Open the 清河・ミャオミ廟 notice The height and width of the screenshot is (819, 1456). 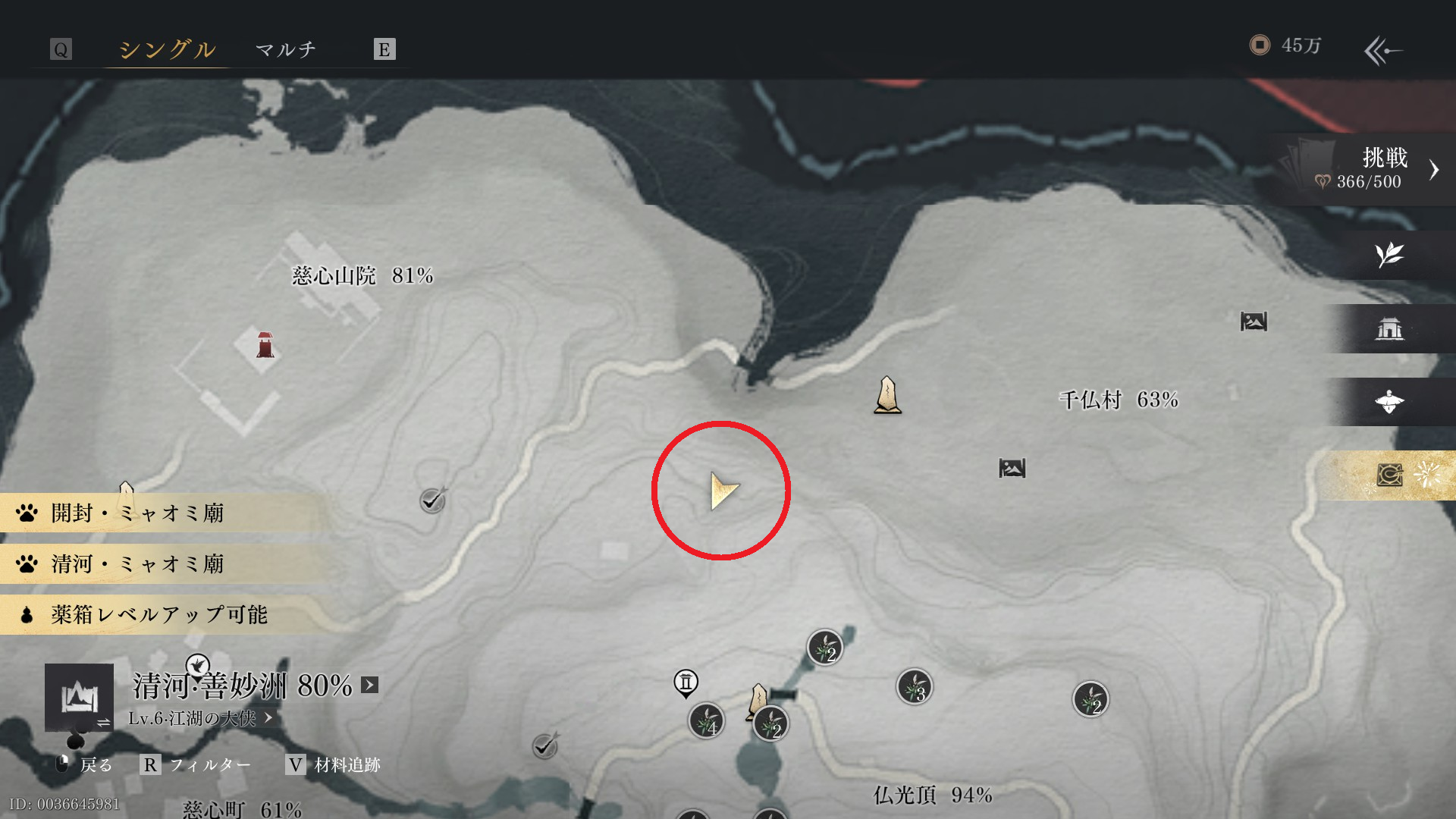[138, 564]
